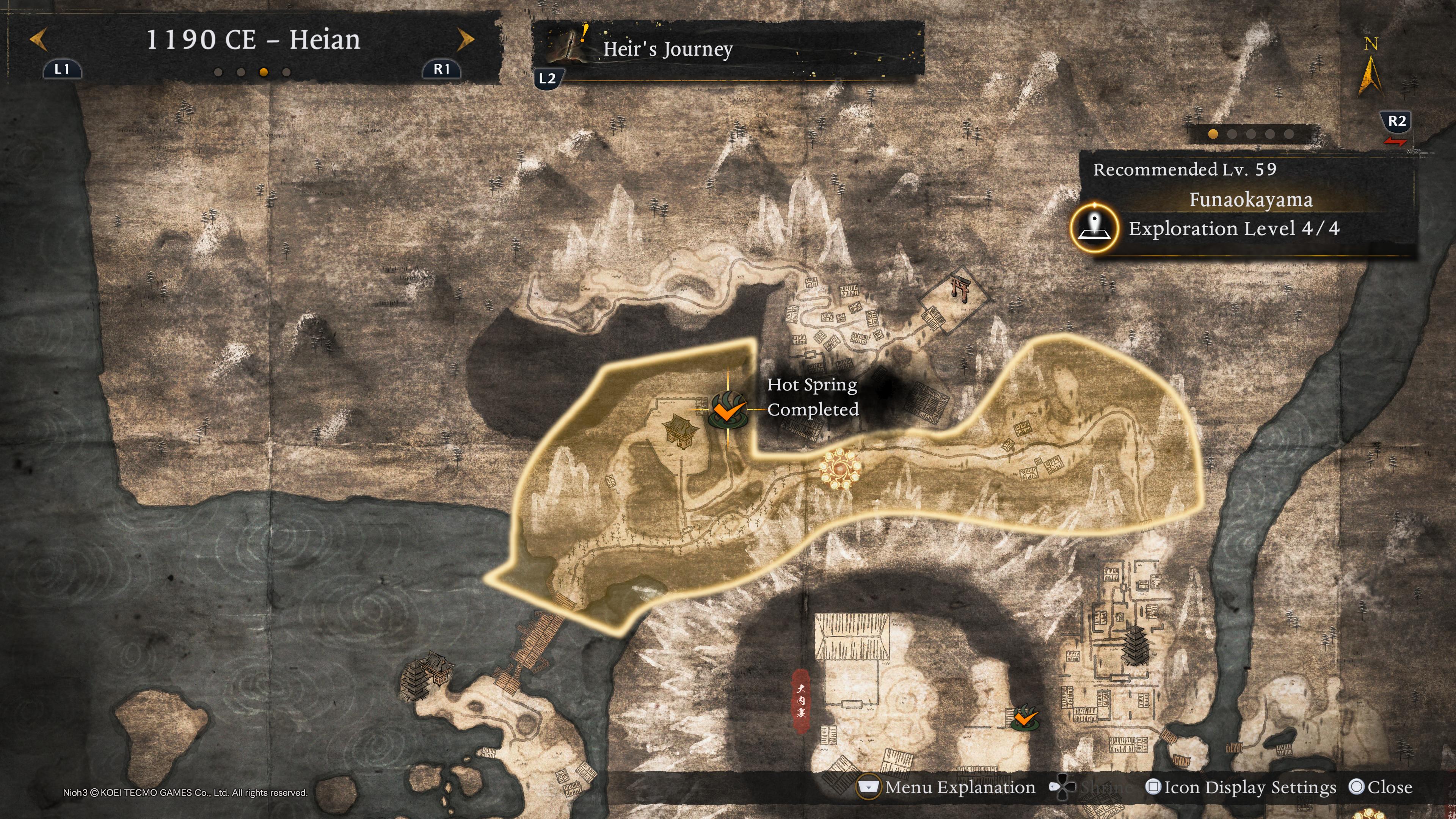Select the glowing shrine marker on the map
1456x819 pixels.
[x=840, y=469]
